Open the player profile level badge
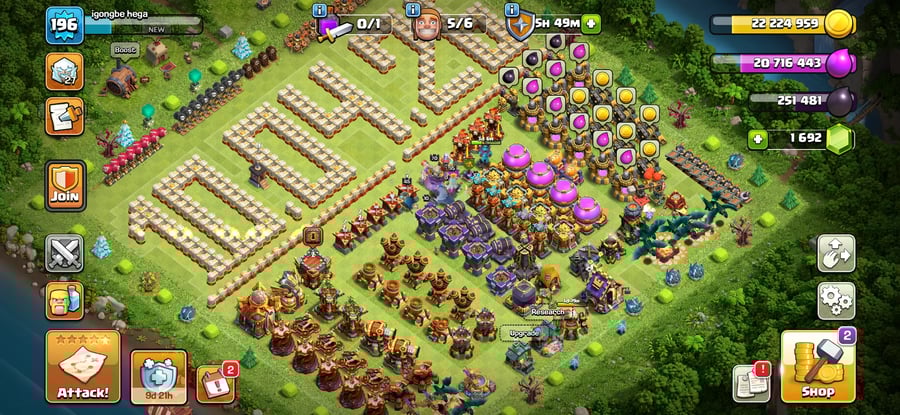The image size is (900, 415). pos(63,24)
